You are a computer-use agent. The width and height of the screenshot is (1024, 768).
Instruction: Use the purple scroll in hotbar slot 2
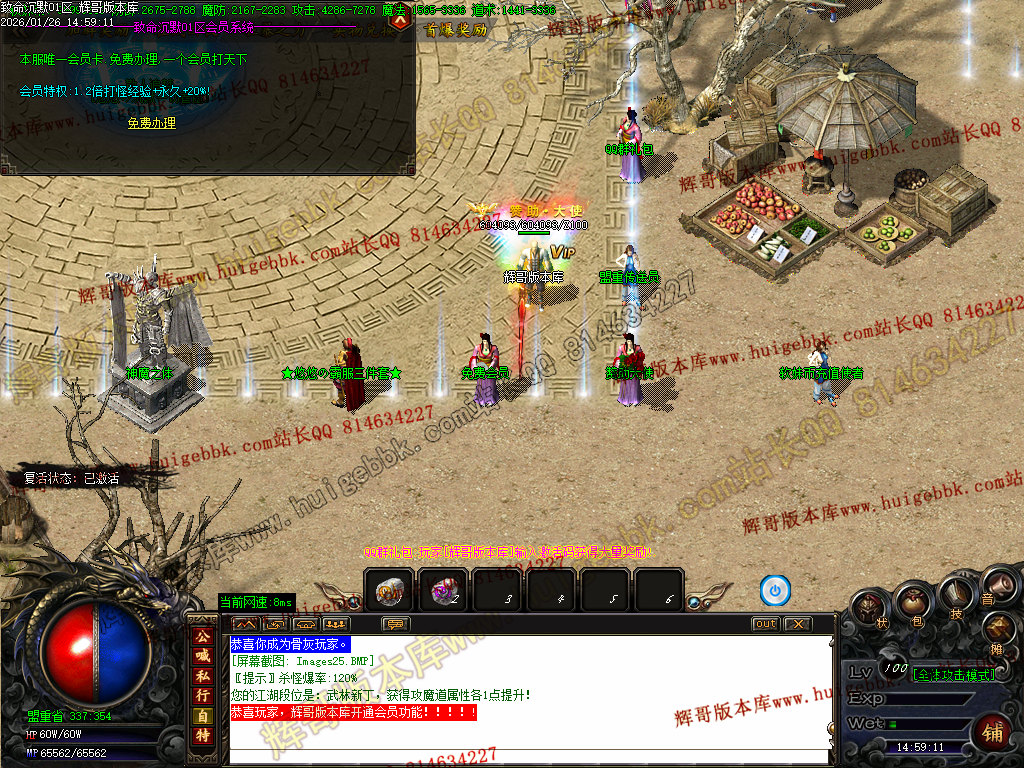tap(443, 592)
